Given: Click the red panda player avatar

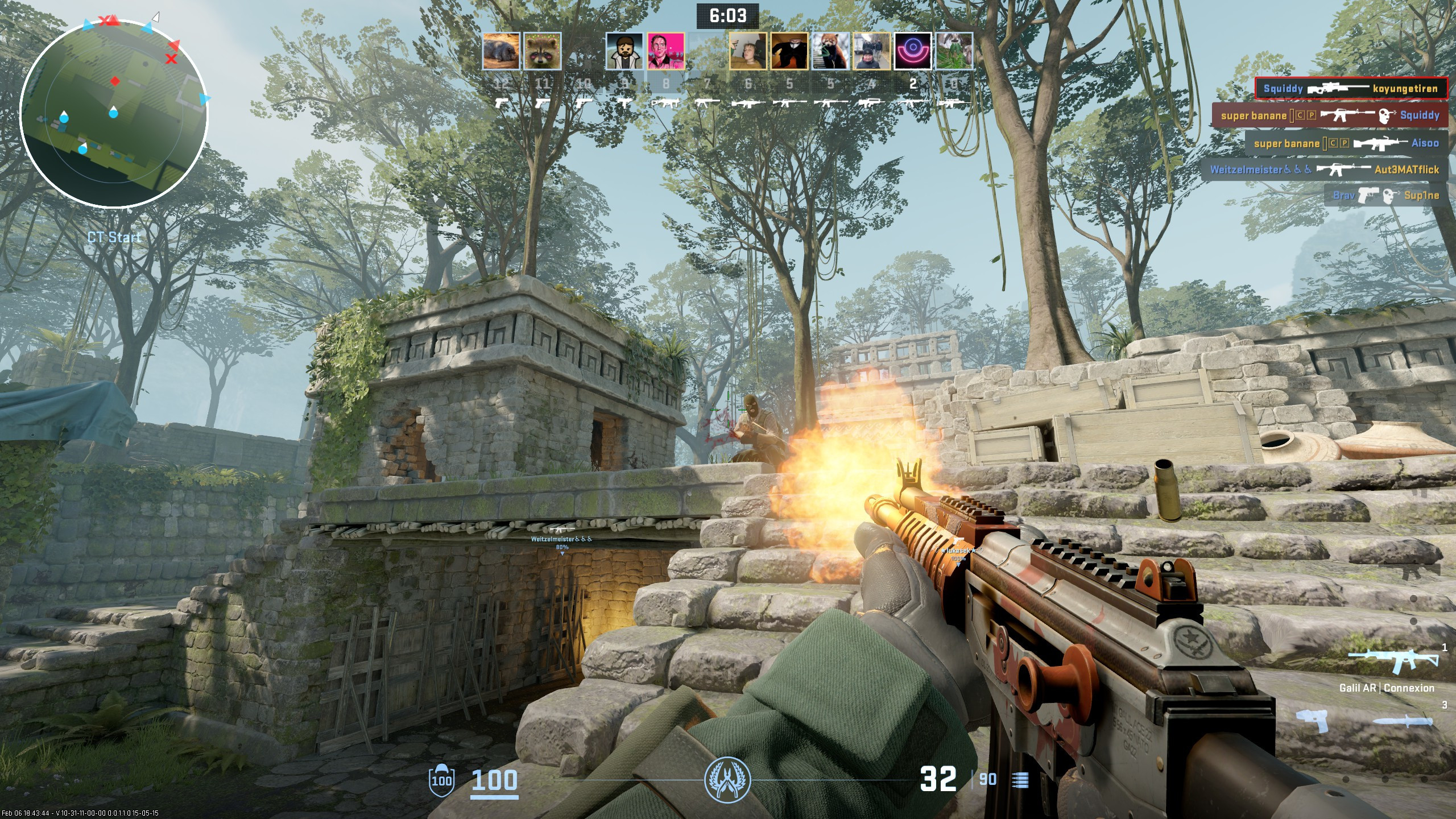Looking at the screenshot, I should click(830, 51).
